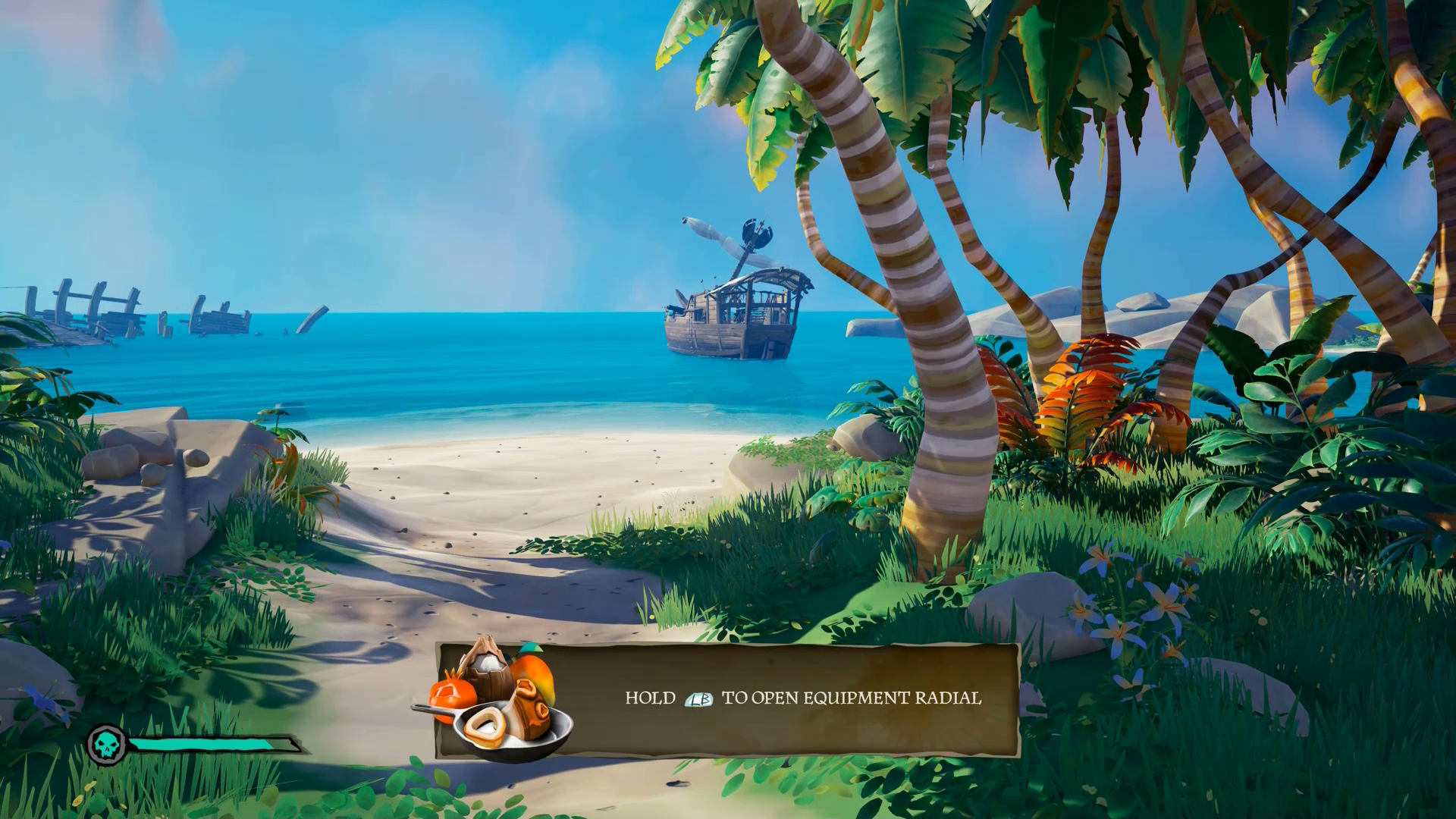Click the skull health status icon

(106, 745)
